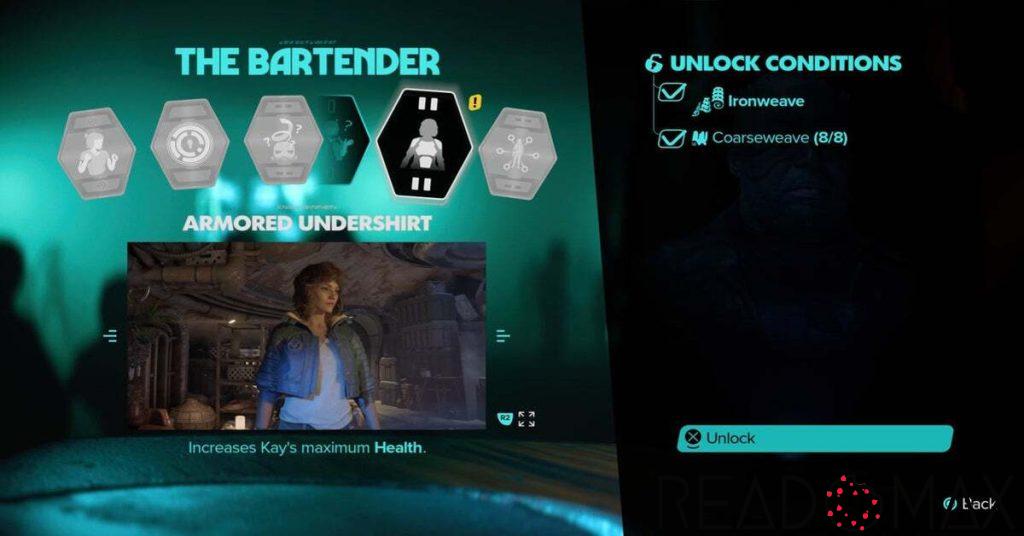The image size is (1024, 536).
Task: Select the fighting stance ability hexagon
Action: (x=101, y=144)
